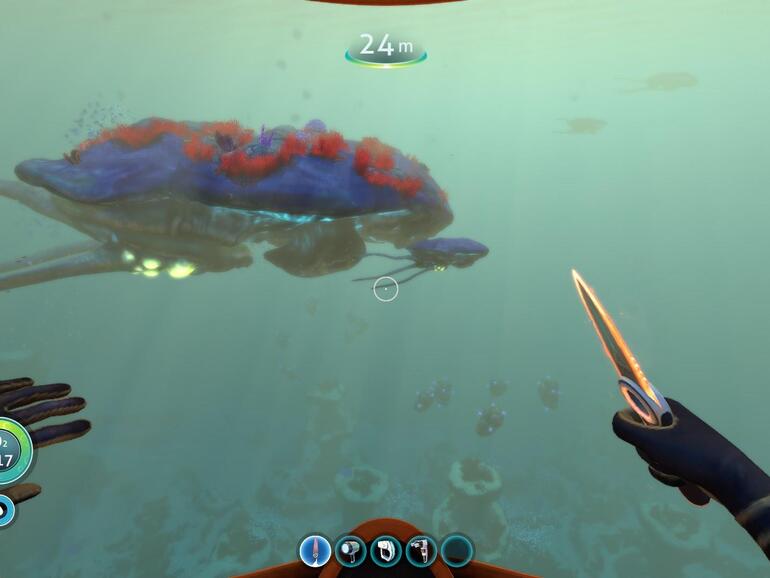Equip the flashlight from the hotbar
The height and width of the screenshot is (578, 770).
pos(351,550)
